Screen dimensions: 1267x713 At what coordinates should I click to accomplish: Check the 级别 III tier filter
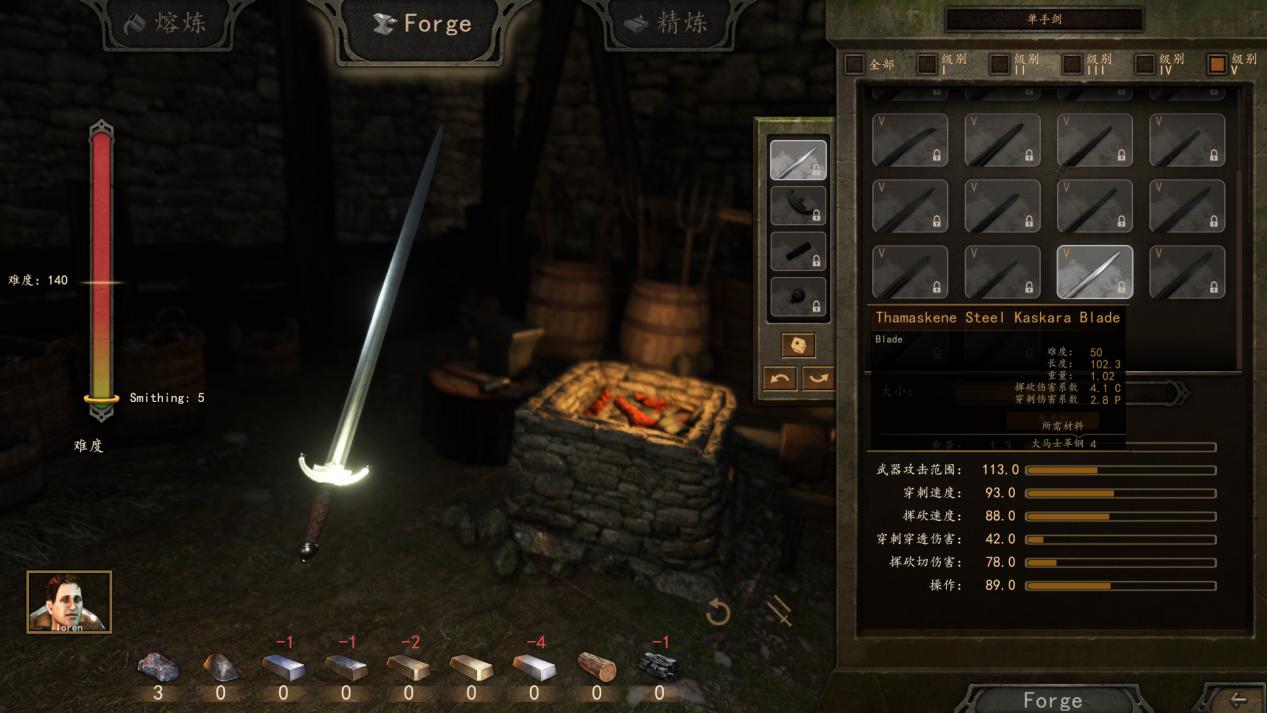1072,64
